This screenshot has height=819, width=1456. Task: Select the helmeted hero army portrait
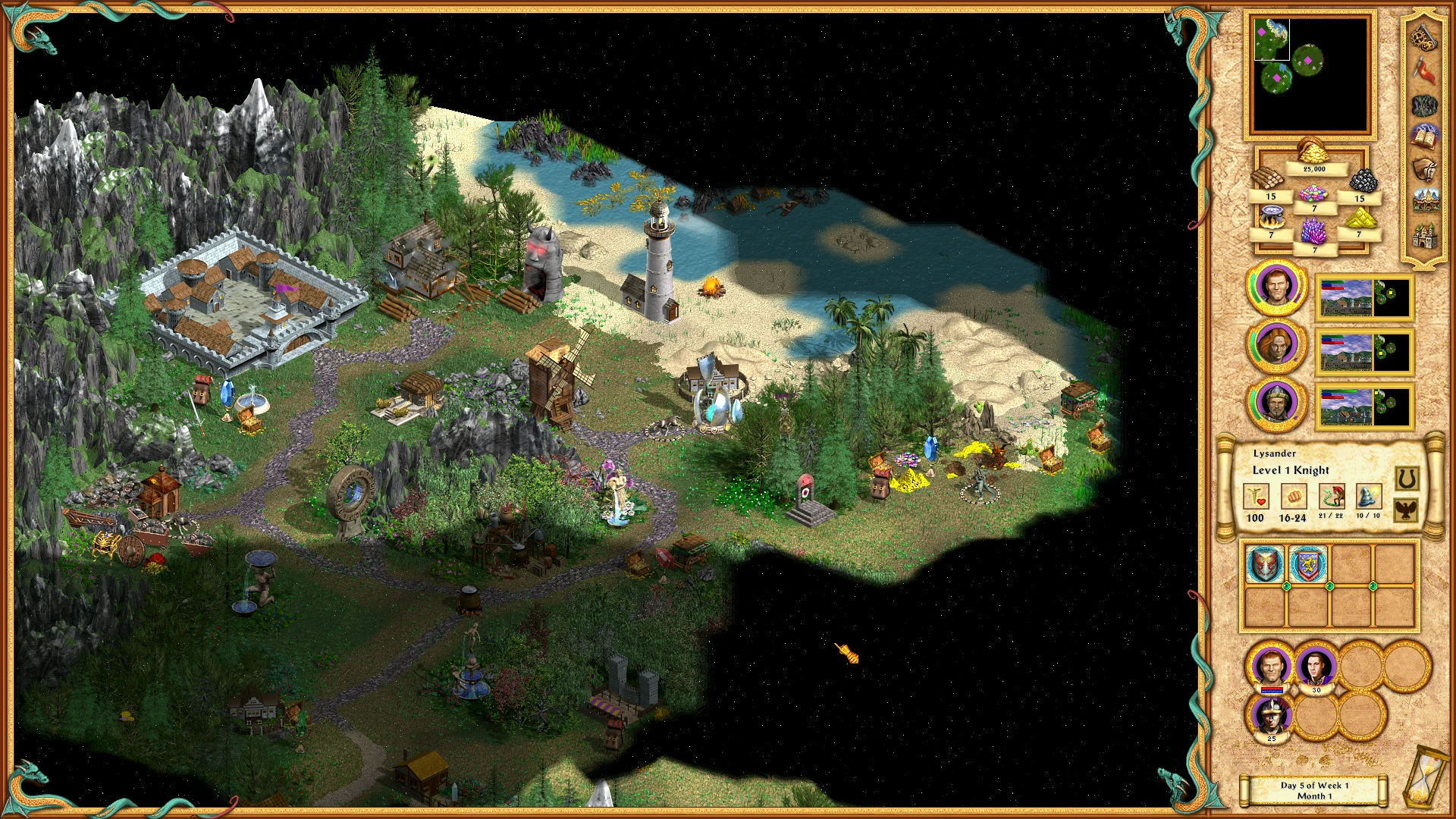pyautogui.click(x=1277, y=403)
